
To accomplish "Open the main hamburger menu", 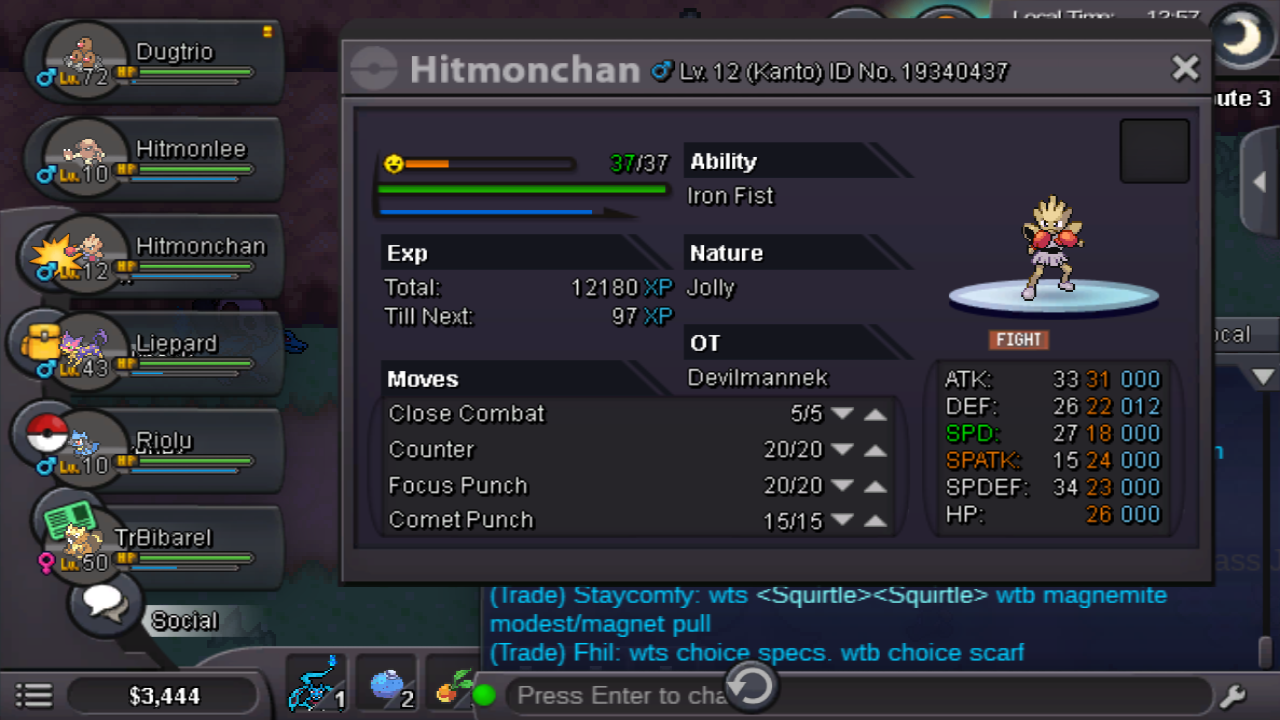I will coord(34,695).
